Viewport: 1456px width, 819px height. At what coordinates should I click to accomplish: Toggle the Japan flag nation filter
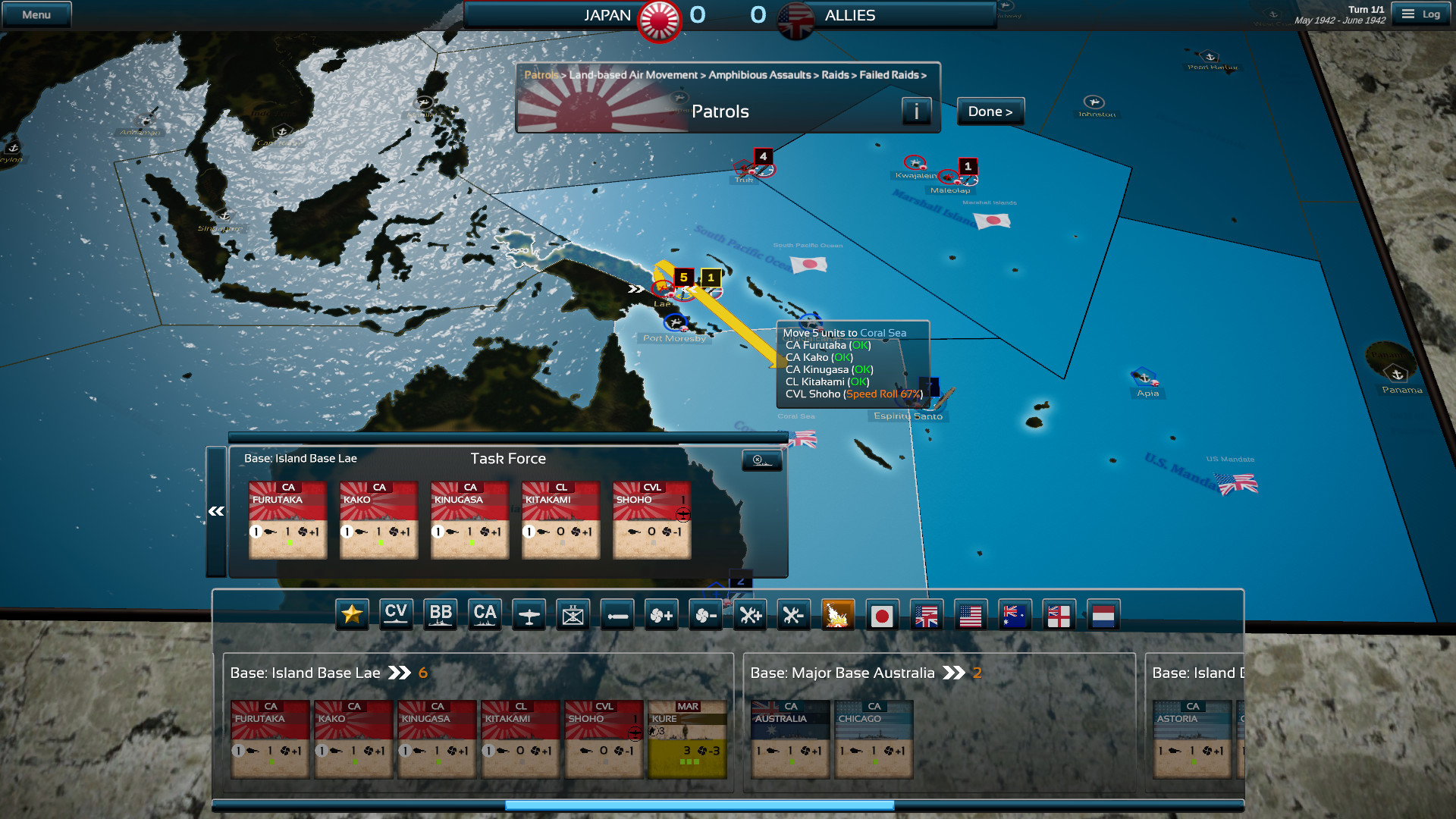(x=883, y=615)
